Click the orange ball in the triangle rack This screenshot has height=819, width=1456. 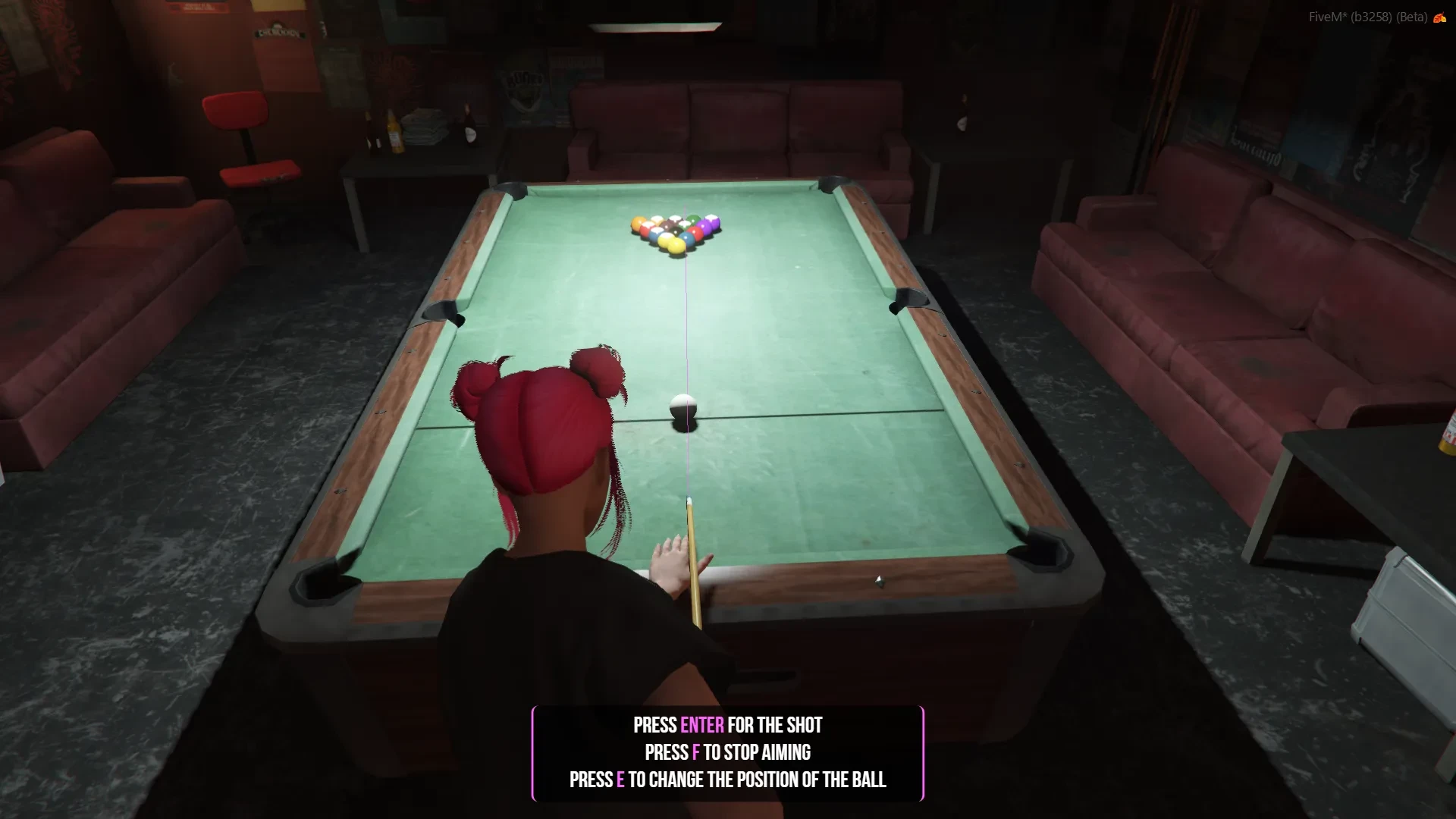coord(639,222)
